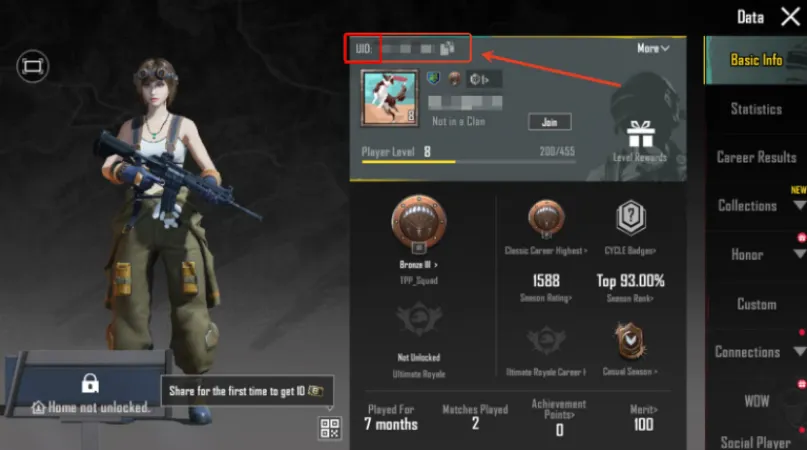
Task: Click the player avatar portrait
Action: (x=387, y=95)
